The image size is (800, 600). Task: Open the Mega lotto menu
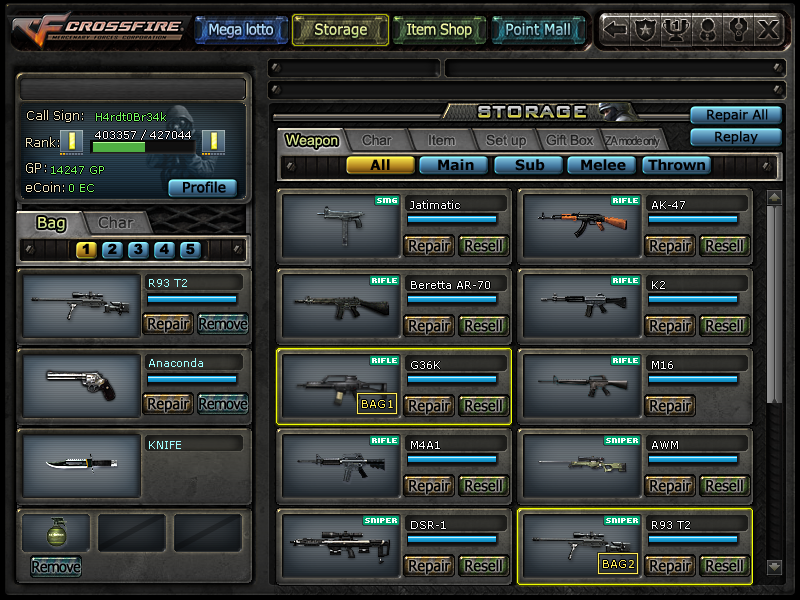coord(240,30)
